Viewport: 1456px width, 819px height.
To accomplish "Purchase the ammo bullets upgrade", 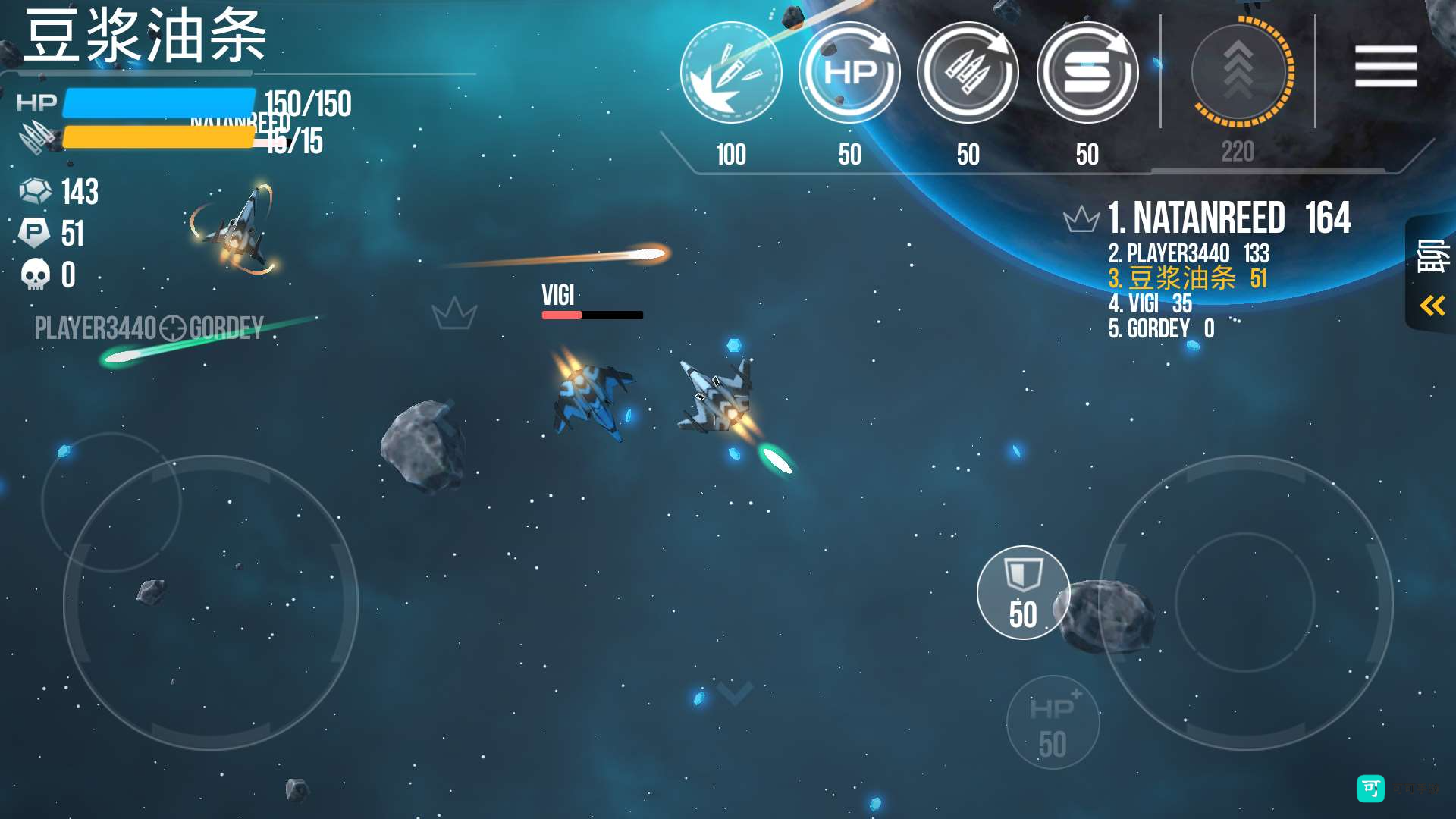I will (968, 73).
